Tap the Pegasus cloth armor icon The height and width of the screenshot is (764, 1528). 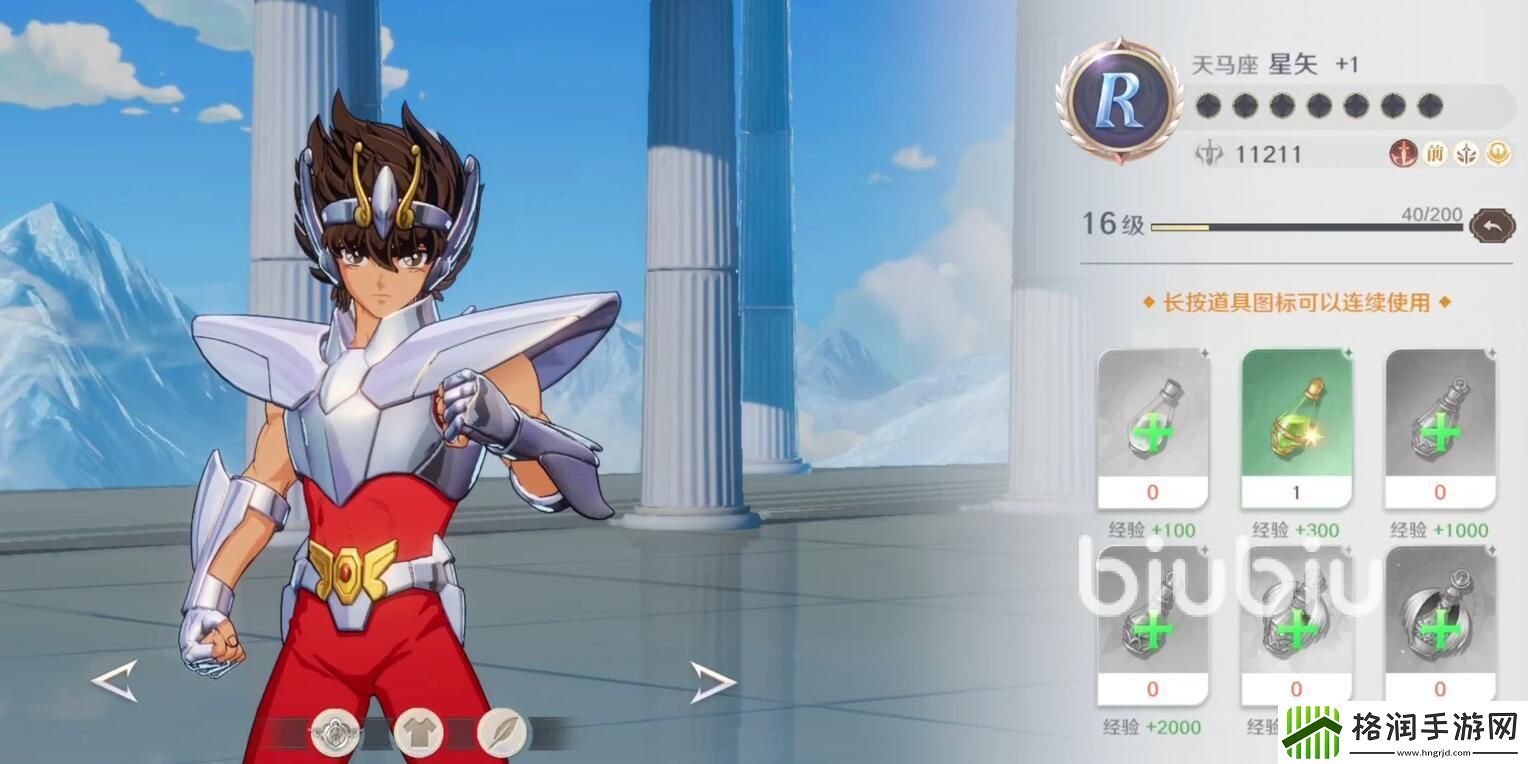coord(335,732)
